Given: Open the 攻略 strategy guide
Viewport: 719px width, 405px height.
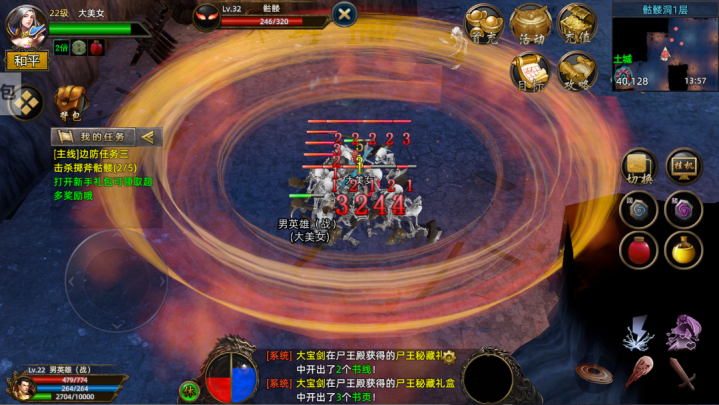Looking at the screenshot, I should (577, 71).
